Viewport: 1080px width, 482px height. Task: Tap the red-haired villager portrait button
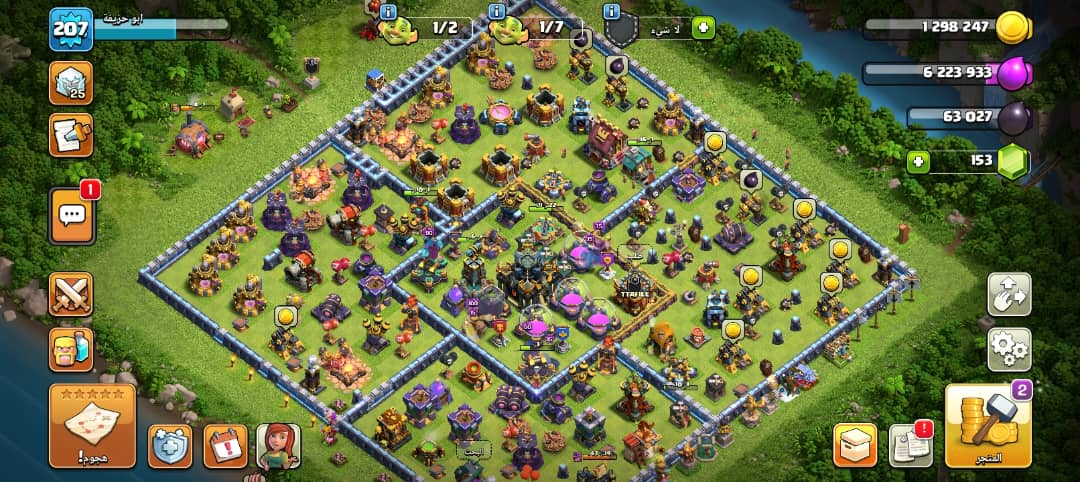pyautogui.click(x=278, y=446)
